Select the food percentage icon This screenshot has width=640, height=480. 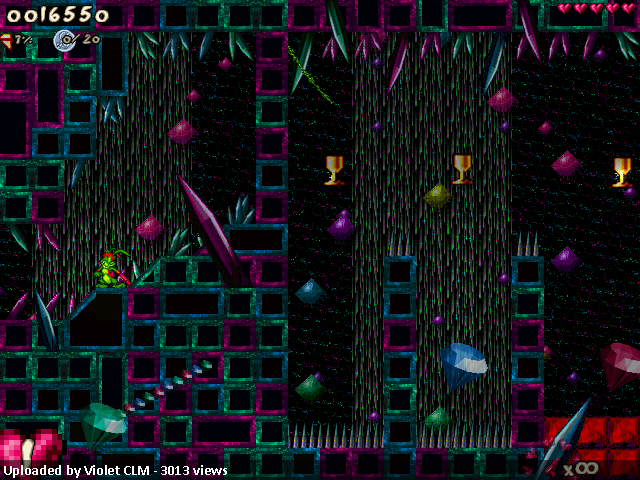point(6,39)
